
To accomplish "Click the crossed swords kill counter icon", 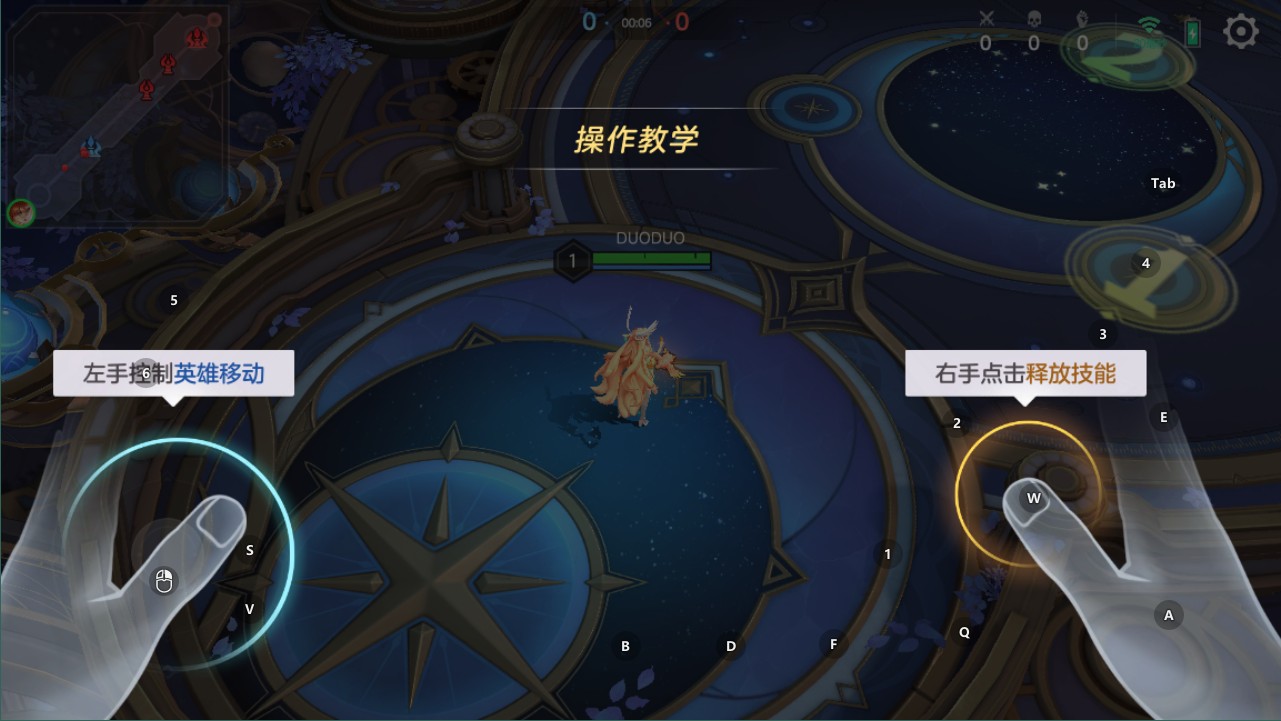I will (x=987, y=19).
